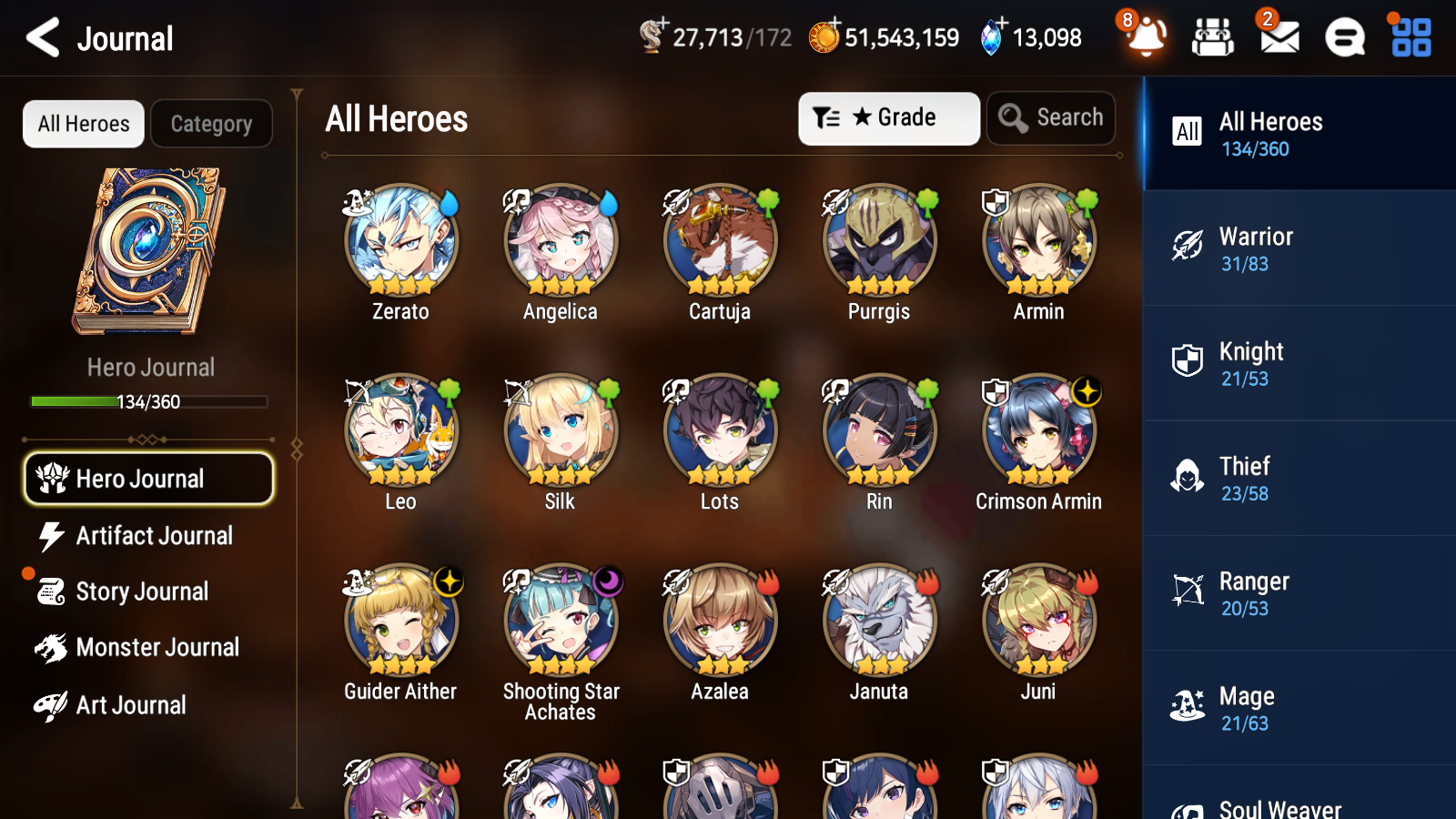Viewport: 1456px width, 819px height.
Task: Open the notifications bell
Action: coord(1146,37)
